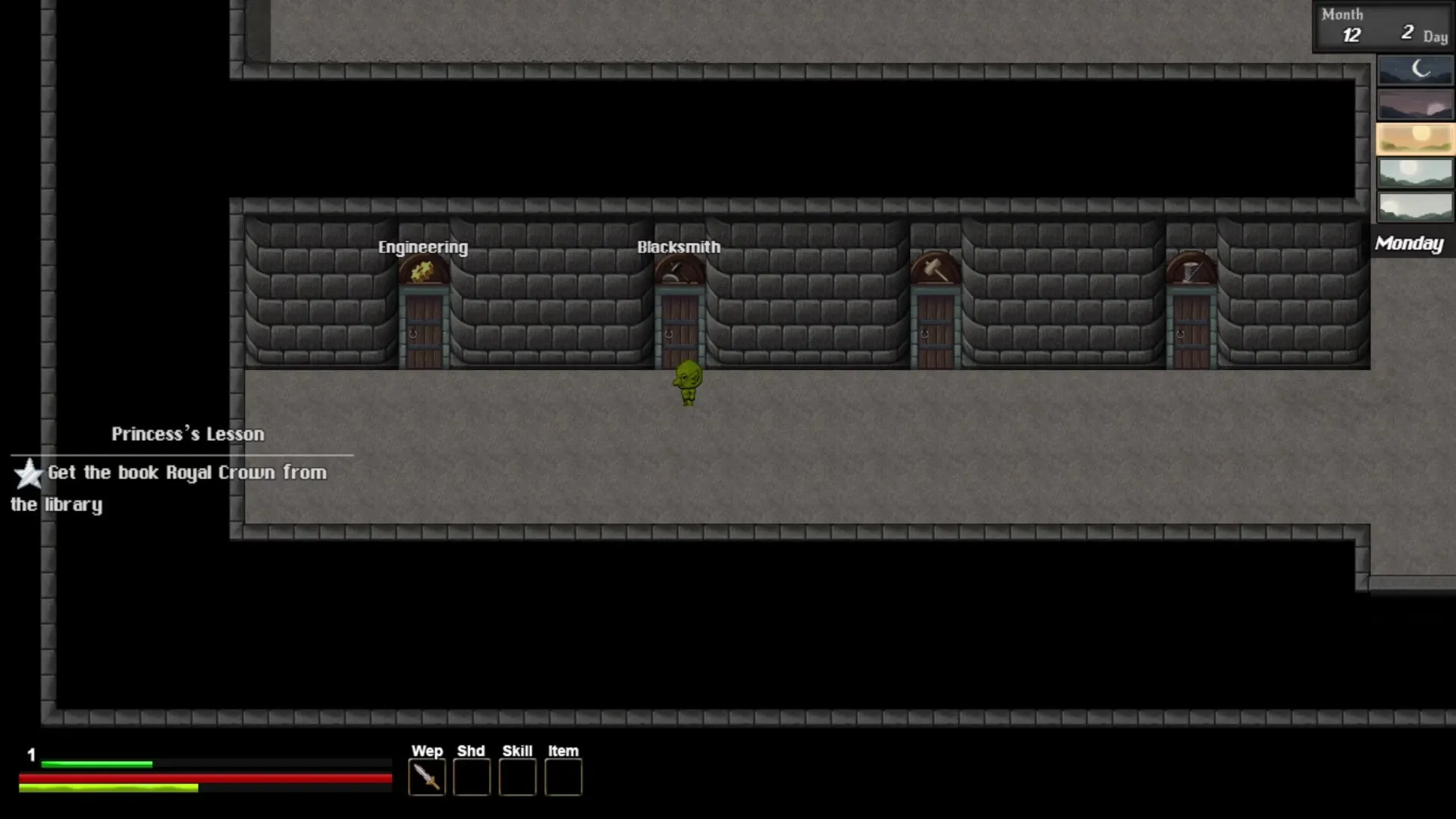Select the sword in the Wep slot

tap(426, 778)
